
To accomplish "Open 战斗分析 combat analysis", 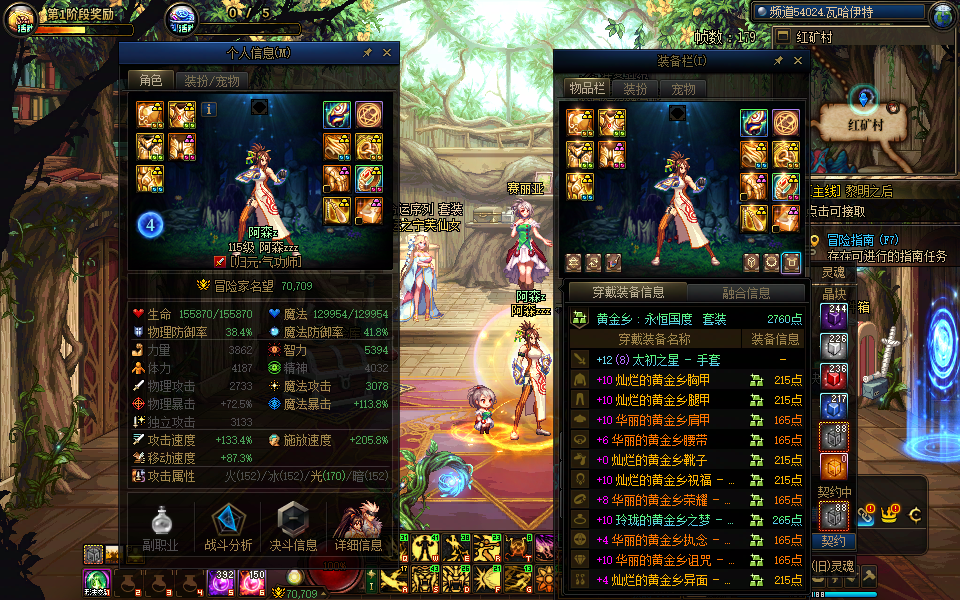I will 228,527.
